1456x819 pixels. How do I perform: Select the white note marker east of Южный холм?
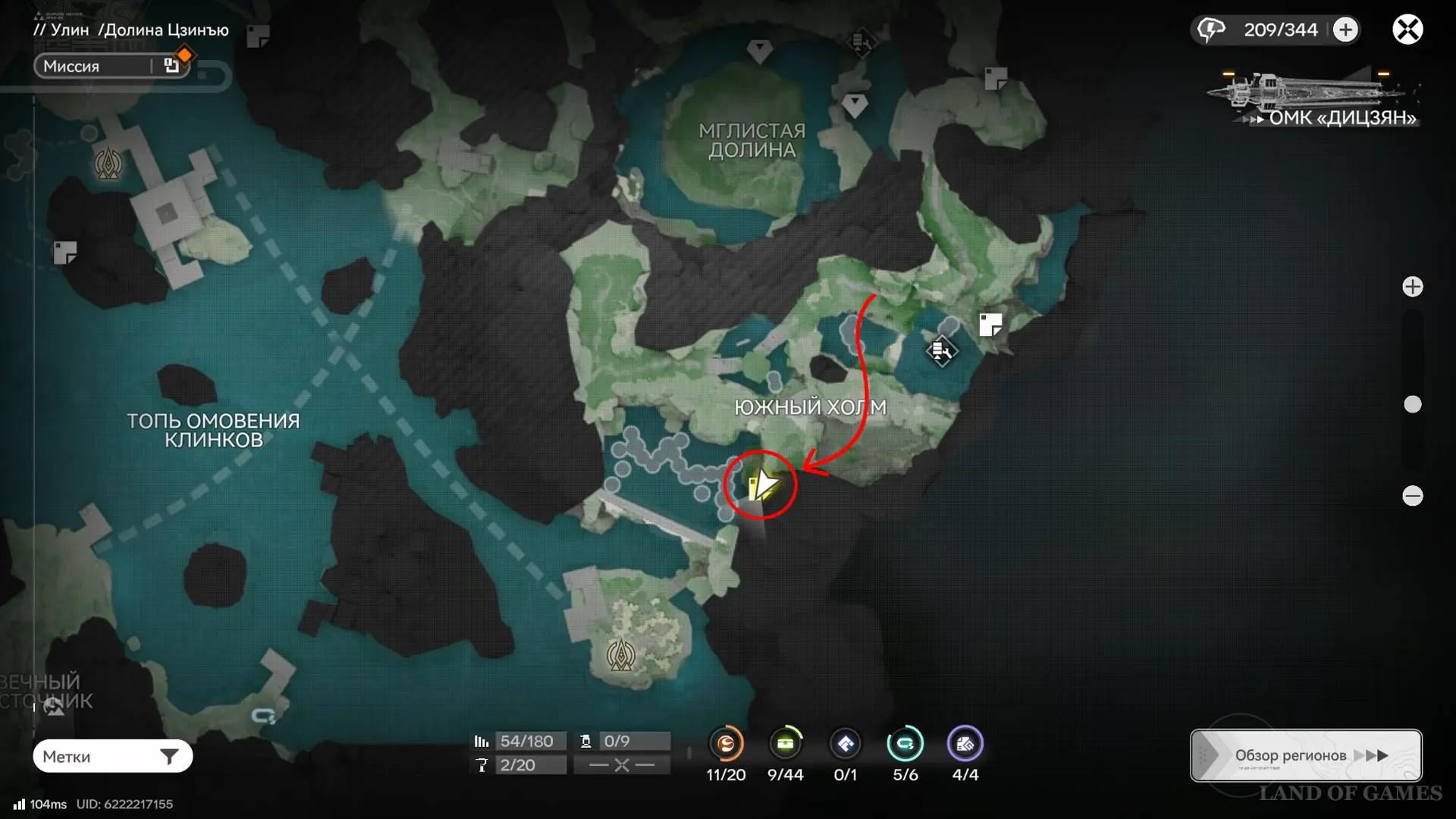pos(990,325)
